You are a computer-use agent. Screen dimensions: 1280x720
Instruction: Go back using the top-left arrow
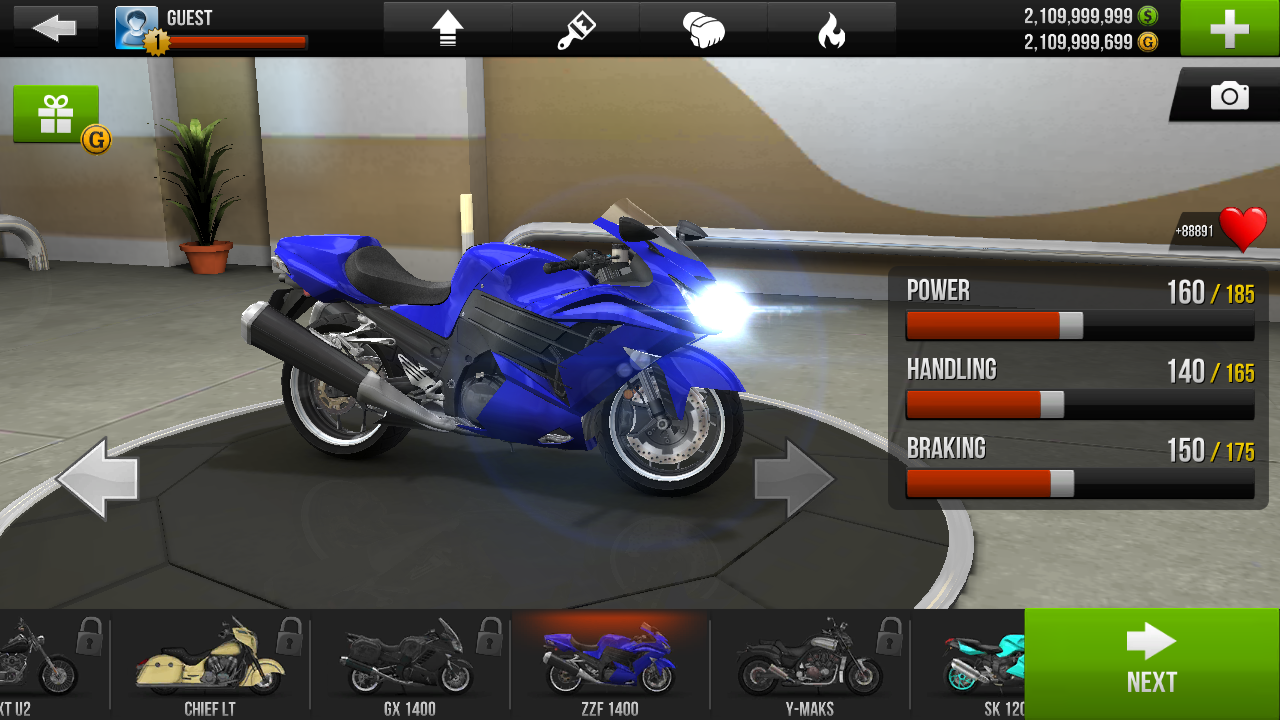[x=54, y=28]
